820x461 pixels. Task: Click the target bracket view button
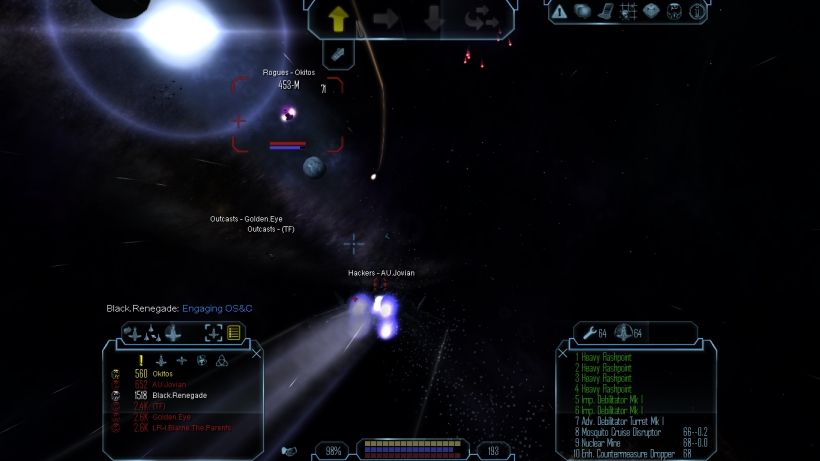213,333
